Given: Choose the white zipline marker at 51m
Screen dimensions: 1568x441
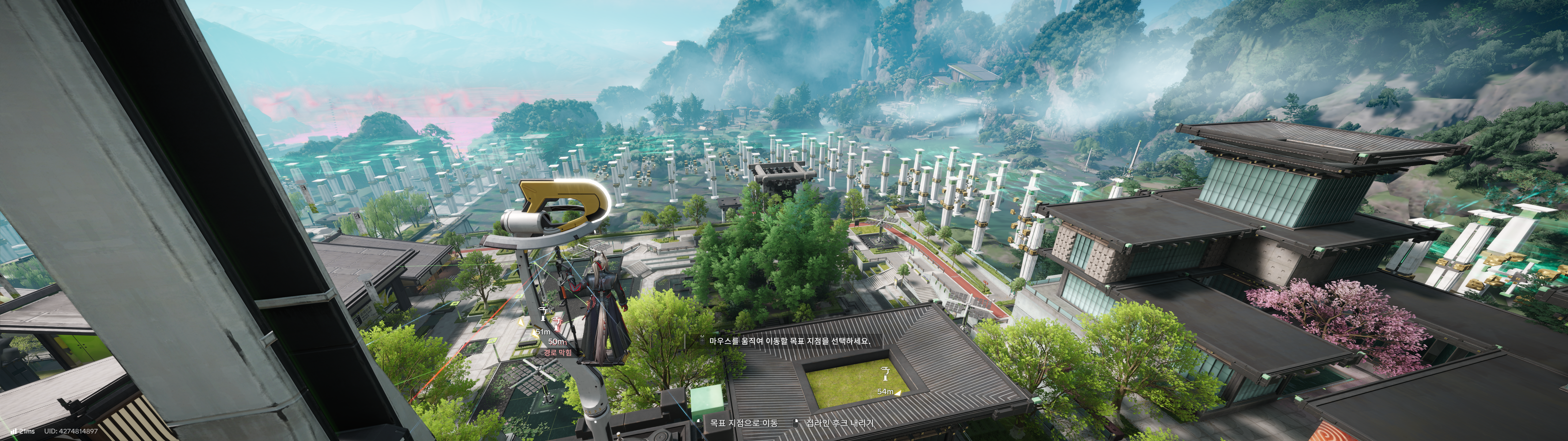Looking at the screenshot, I should (x=543, y=314).
